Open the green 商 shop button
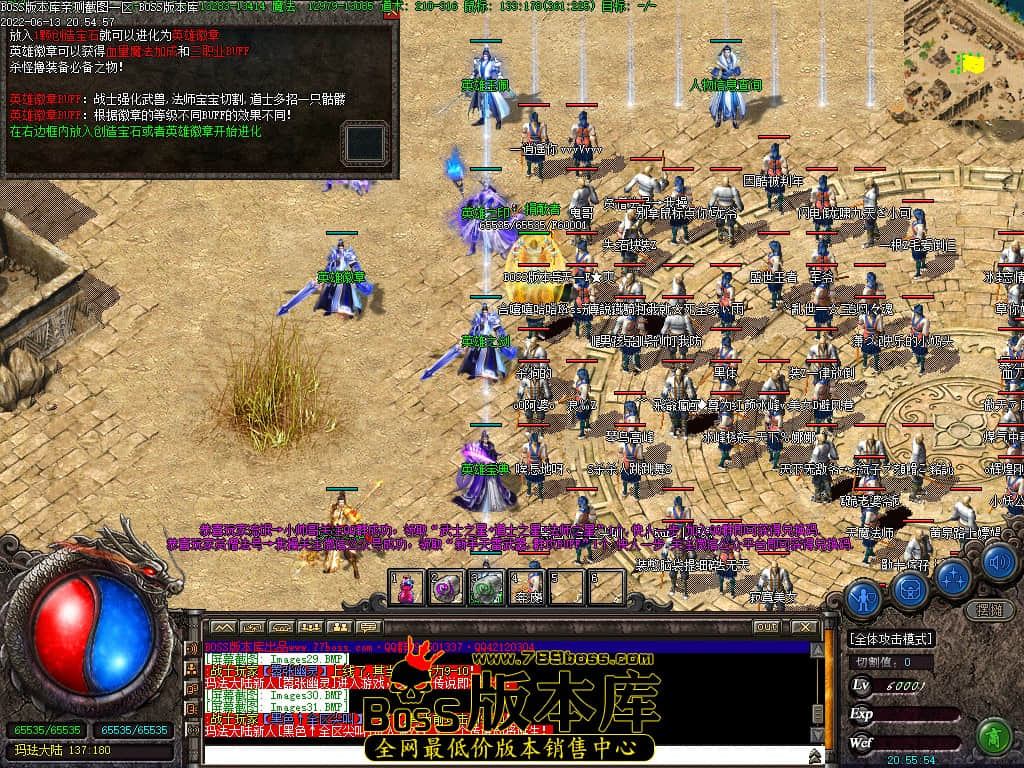Viewport: 1024px width, 768px height. point(993,736)
